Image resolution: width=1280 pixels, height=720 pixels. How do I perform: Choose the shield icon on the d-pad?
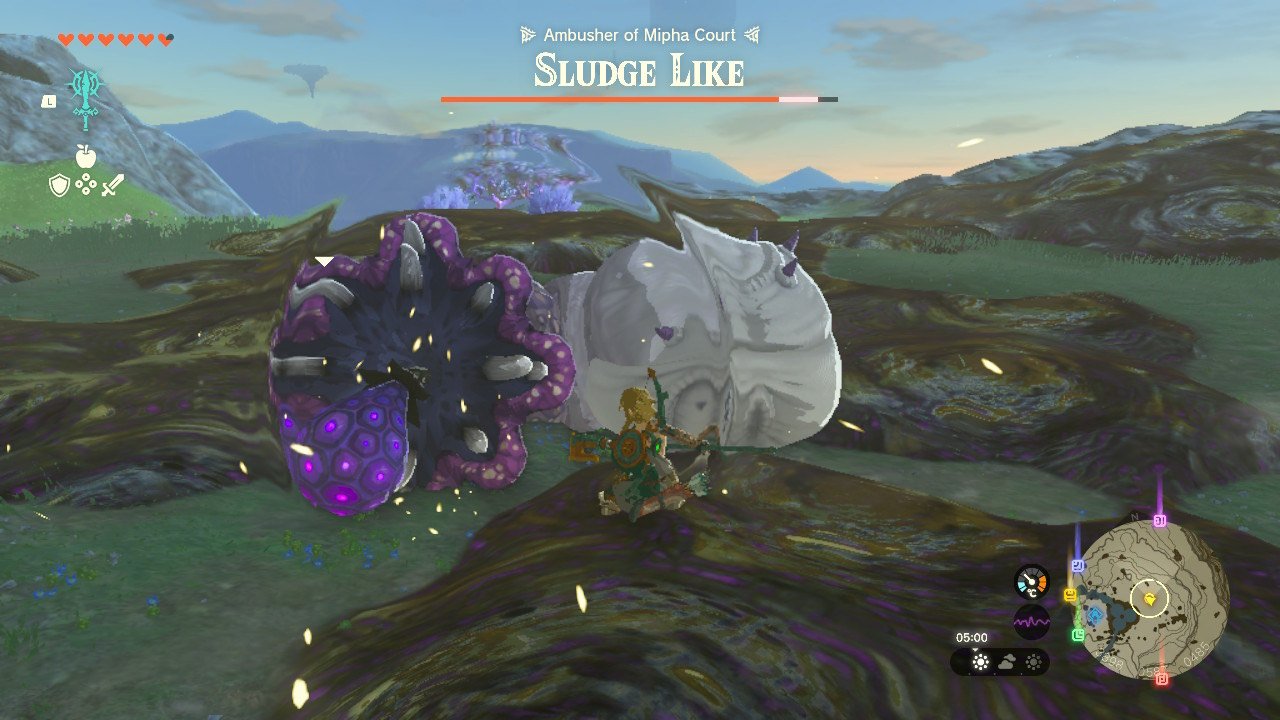[x=59, y=185]
